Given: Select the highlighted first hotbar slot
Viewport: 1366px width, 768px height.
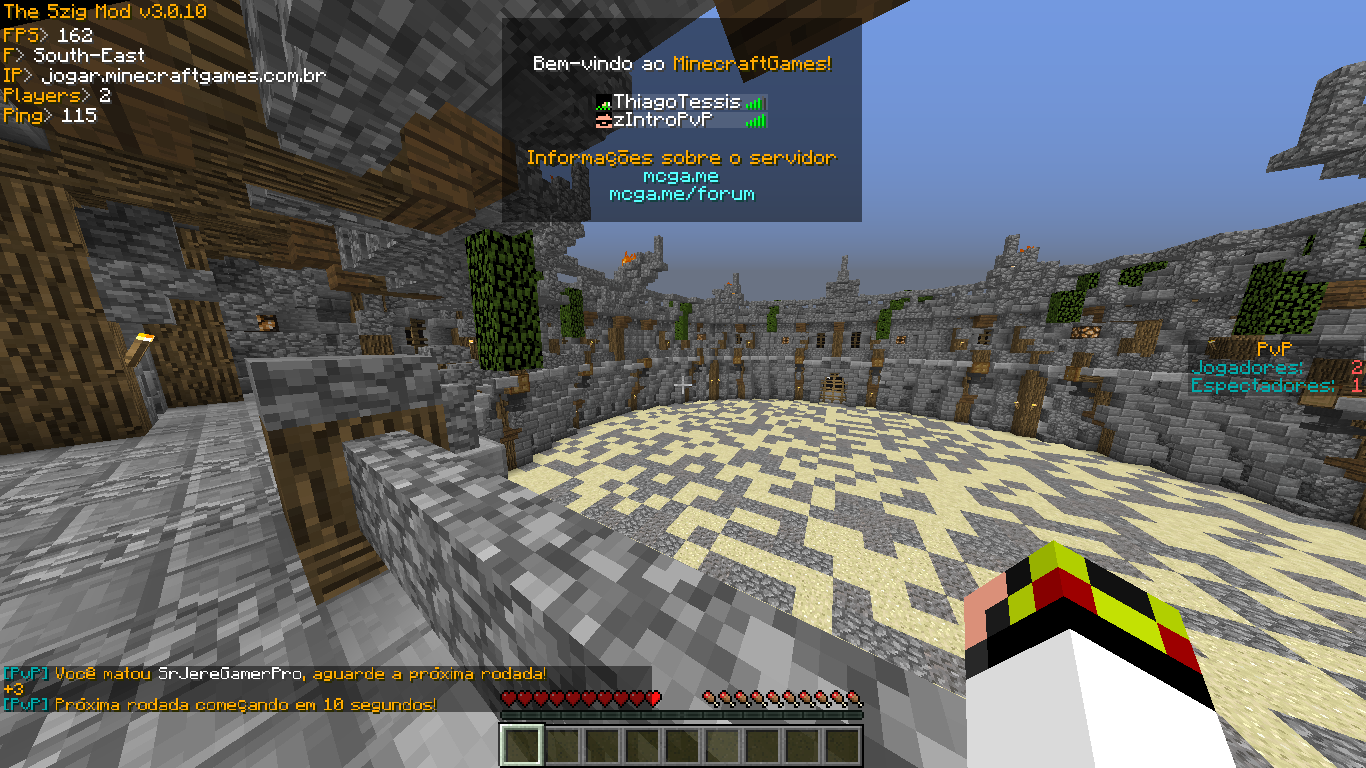Looking at the screenshot, I should (521, 746).
